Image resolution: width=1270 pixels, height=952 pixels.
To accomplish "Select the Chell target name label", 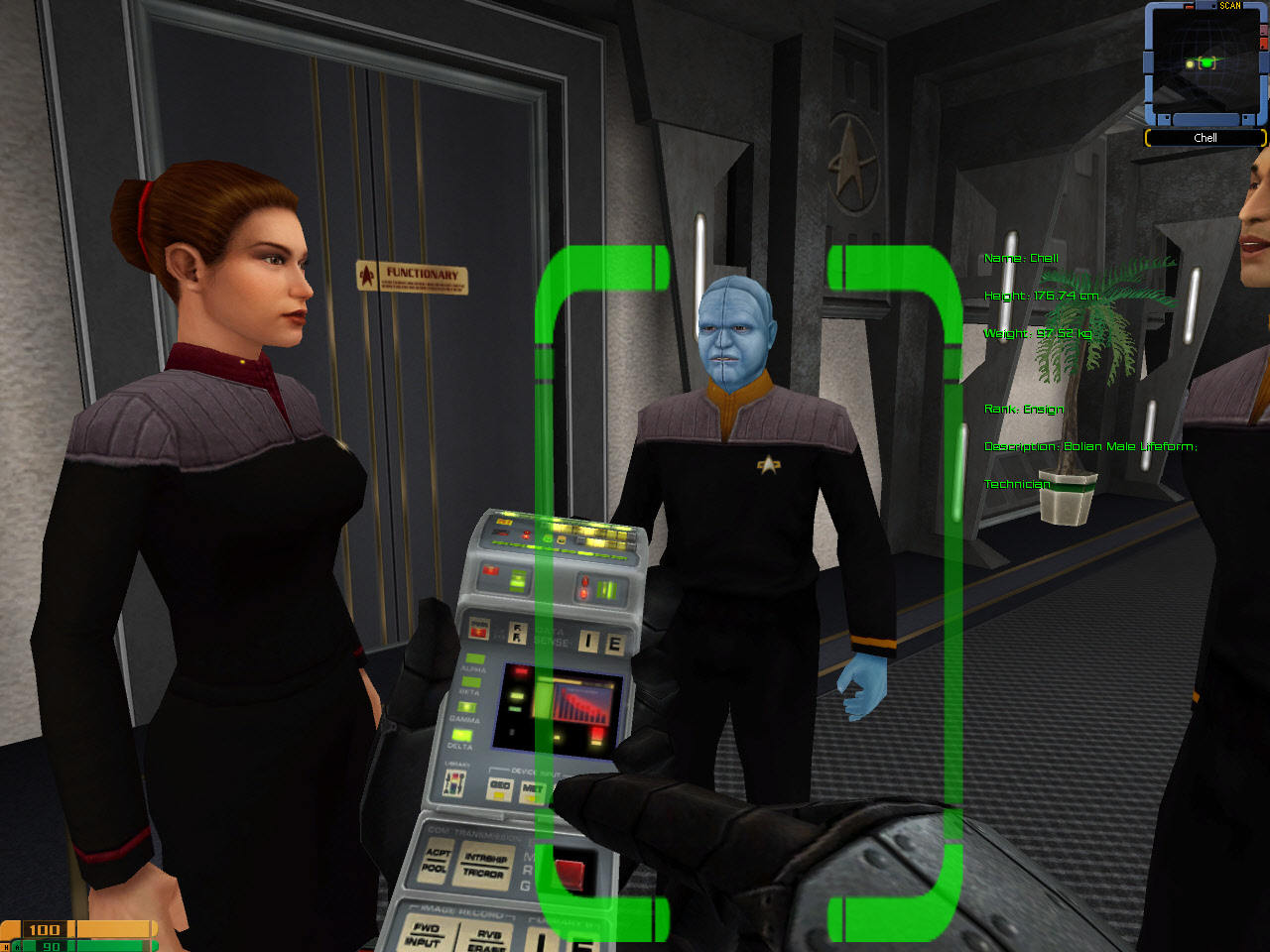I will (1206, 138).
